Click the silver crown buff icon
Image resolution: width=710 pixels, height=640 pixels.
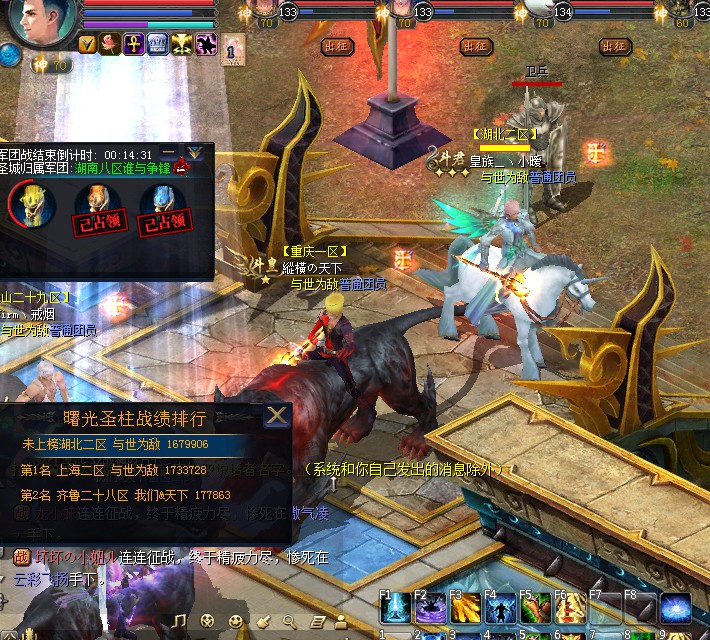[x=157, y=43]
